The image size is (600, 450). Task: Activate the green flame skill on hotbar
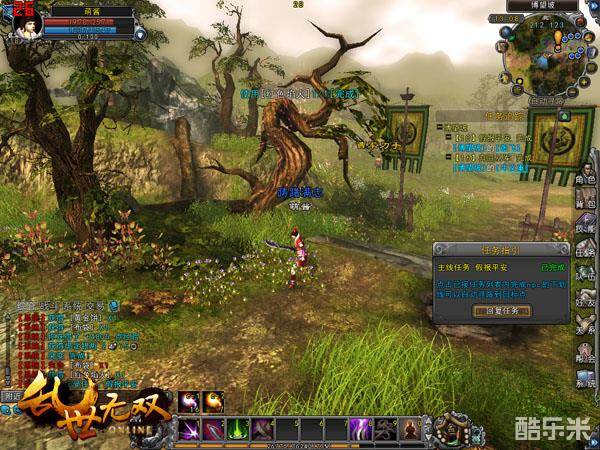click(238, 430)
